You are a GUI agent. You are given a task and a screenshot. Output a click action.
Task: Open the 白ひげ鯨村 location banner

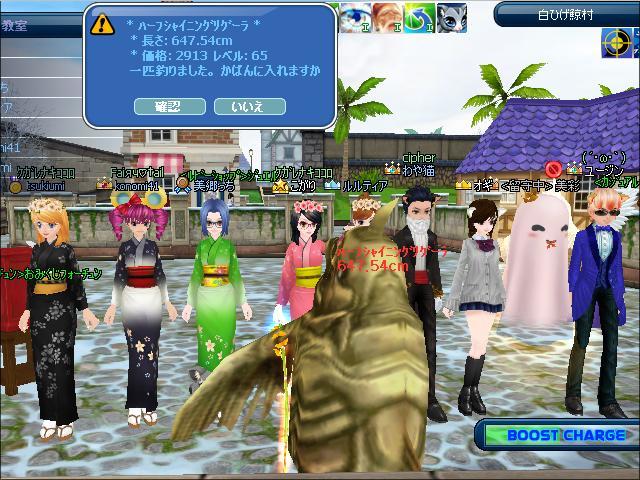click(x=566, y=14)
